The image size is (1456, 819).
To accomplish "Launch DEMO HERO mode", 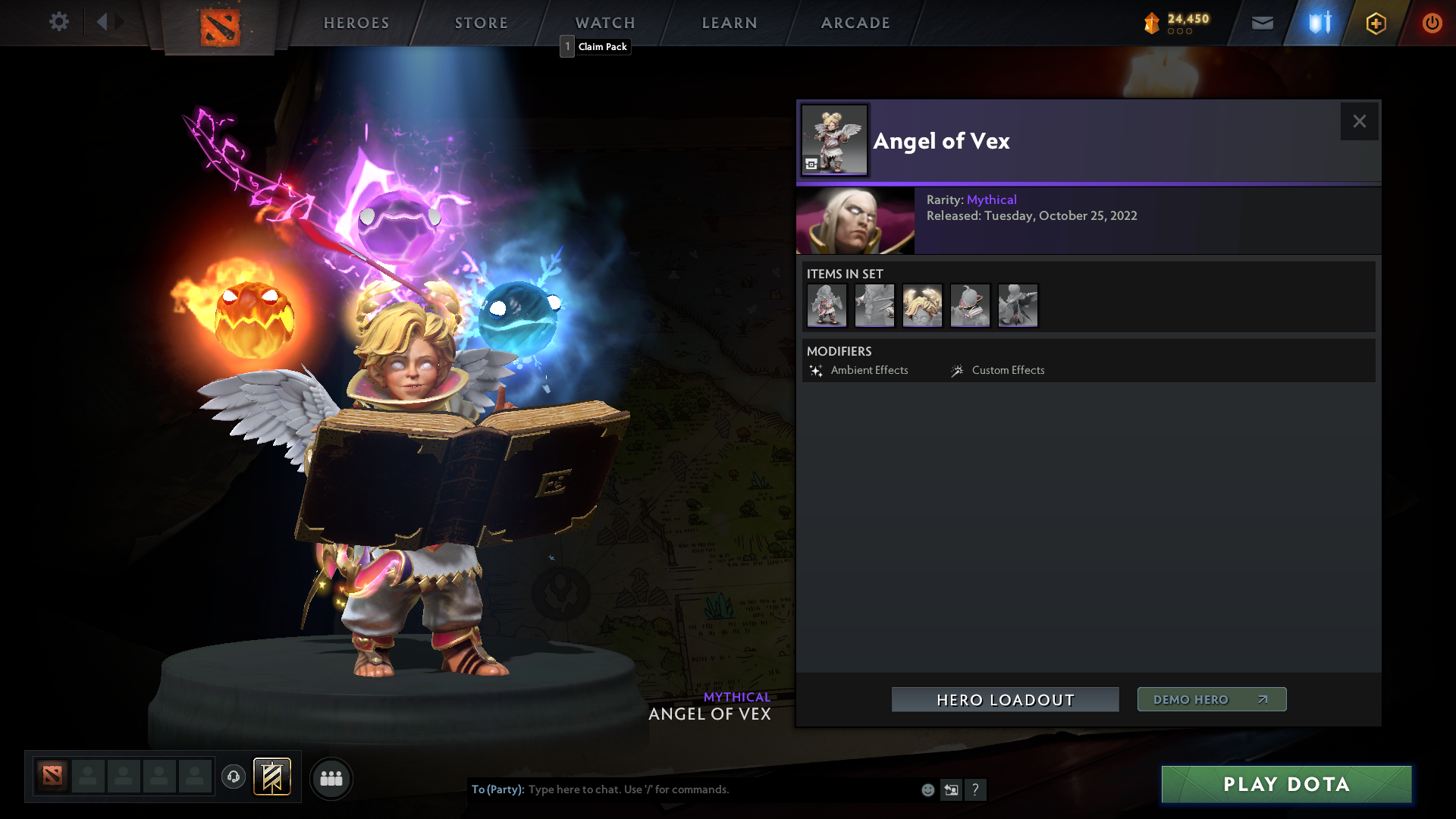I will [x=1211, y=699].
